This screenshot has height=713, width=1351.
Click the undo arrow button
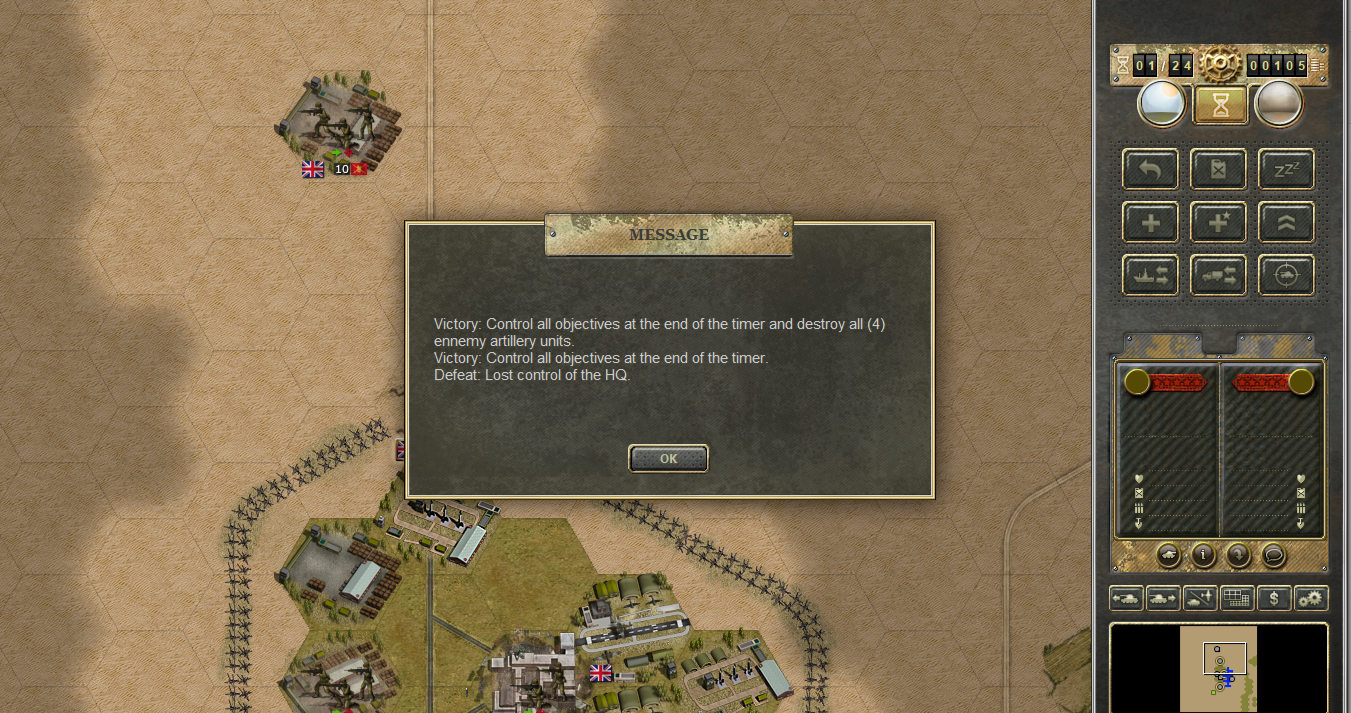point(1151,169)
